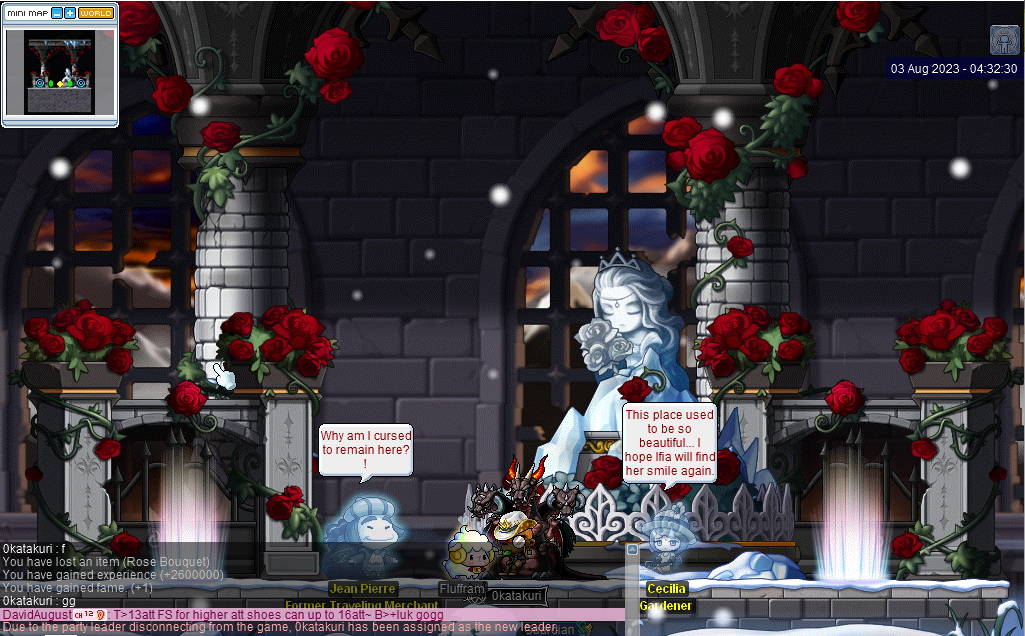Click the minimap preview of the area
1025x636 pixels.
pyautogui.click(x=60, y=73)
